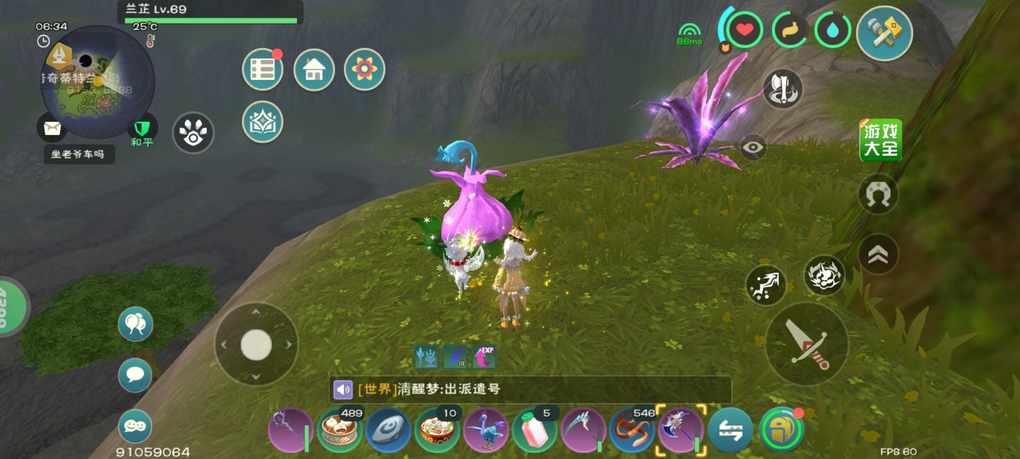This screenshot has width=1020, height=459.
Task: Open the balloons social icon
Action: (x=135, y=323)
